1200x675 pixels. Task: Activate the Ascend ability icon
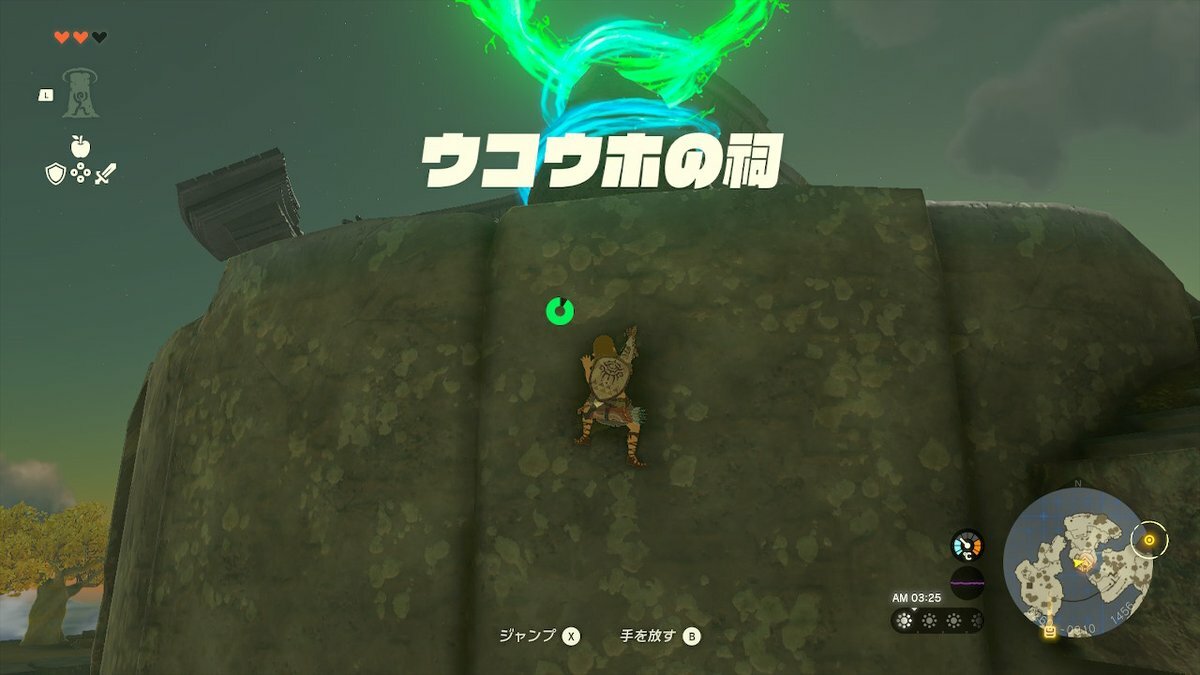[x=80, y=93]
